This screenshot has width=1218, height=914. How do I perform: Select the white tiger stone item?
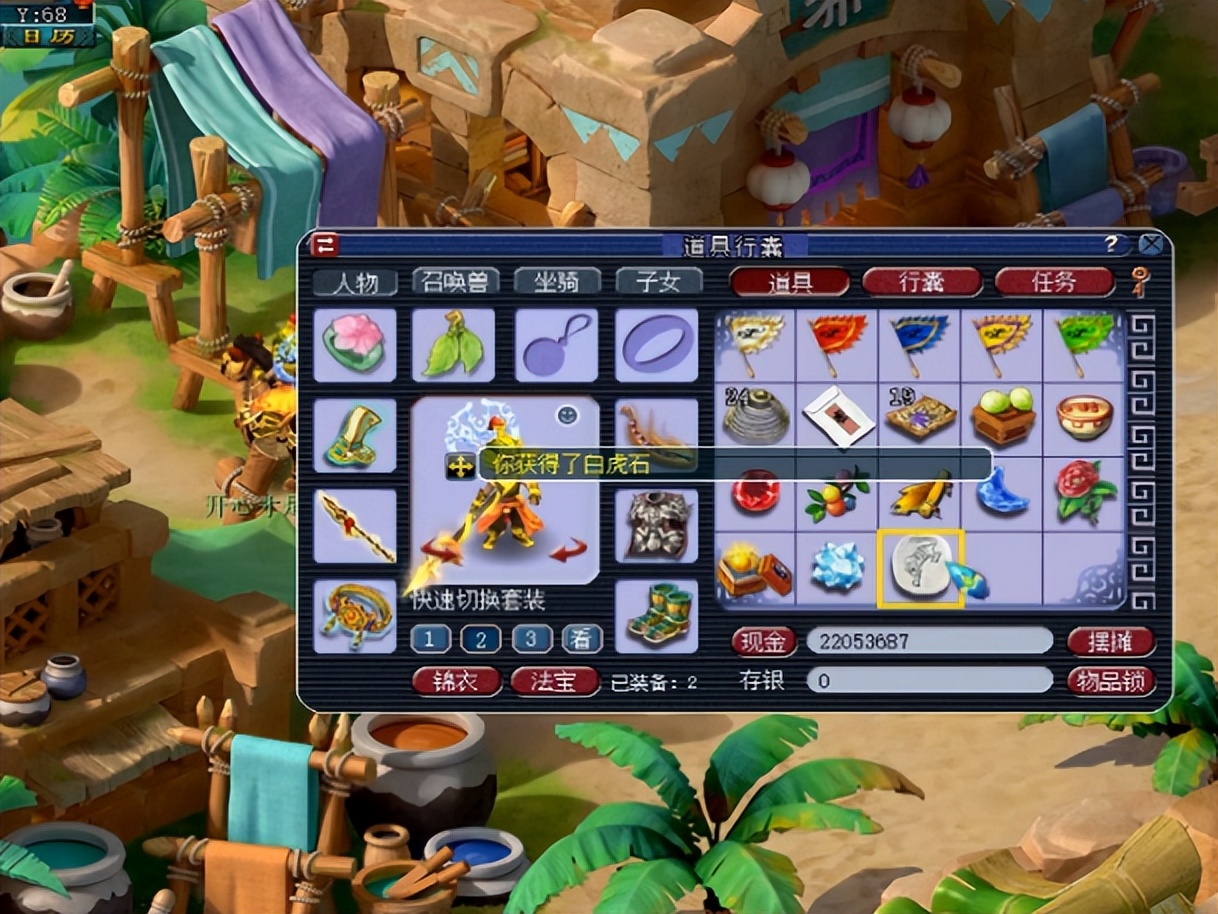[x=920, y=569]
